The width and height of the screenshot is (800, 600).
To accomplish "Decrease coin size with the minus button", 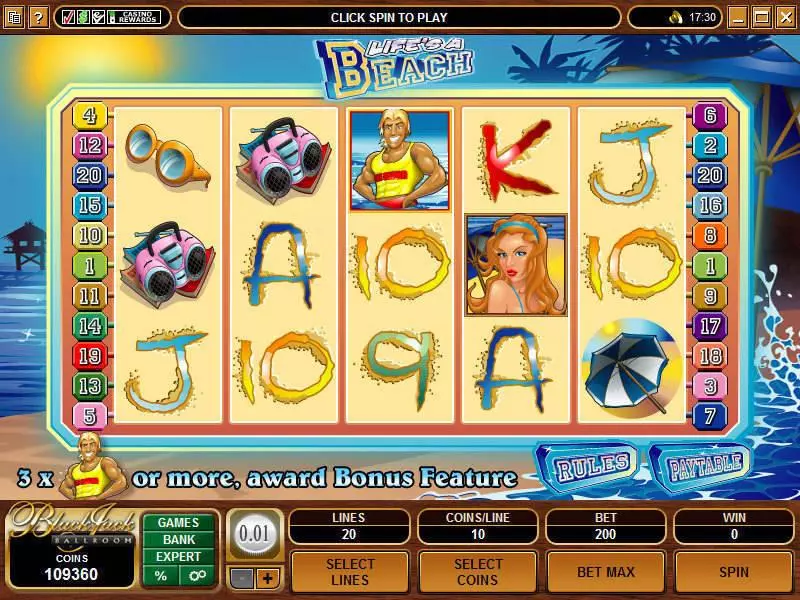I will (243, 578).
